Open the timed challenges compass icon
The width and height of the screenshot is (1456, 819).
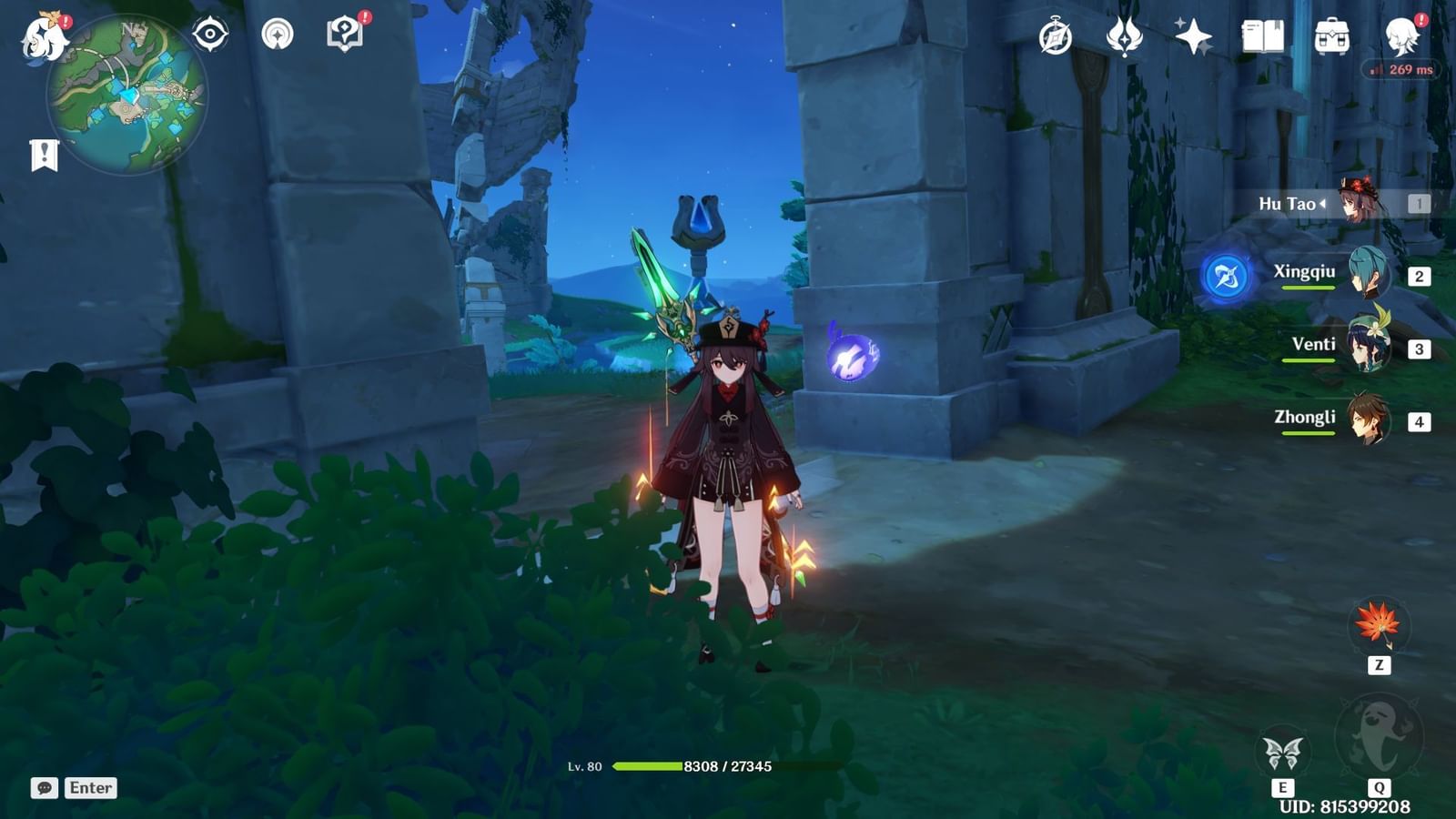(1055, 36)
